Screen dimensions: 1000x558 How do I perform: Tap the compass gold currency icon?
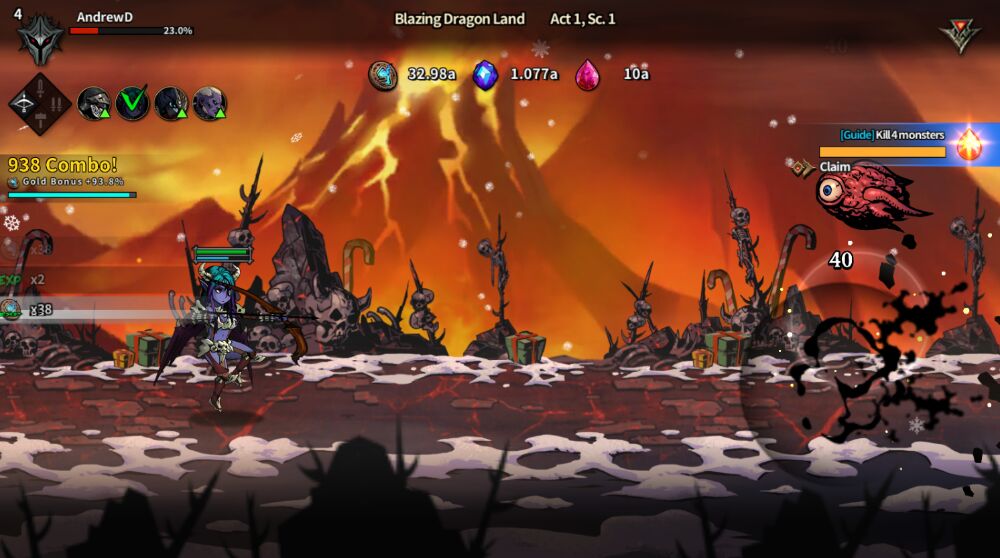click(x=383, y=75)
